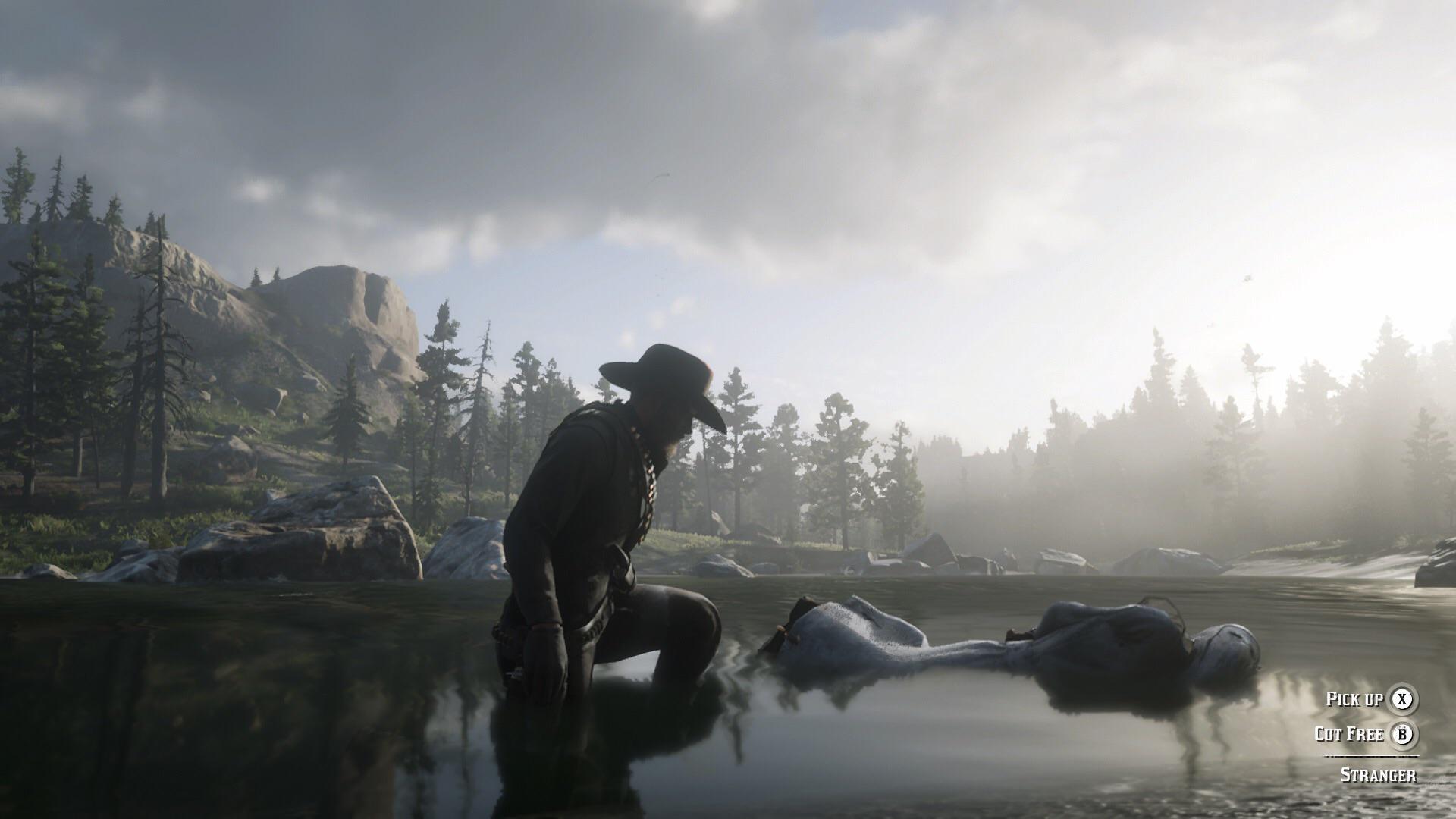Click the Stranger label below the divider
Image resolution: width=1456 pixels, height=819 pixels.
(x=1378, y=774)
